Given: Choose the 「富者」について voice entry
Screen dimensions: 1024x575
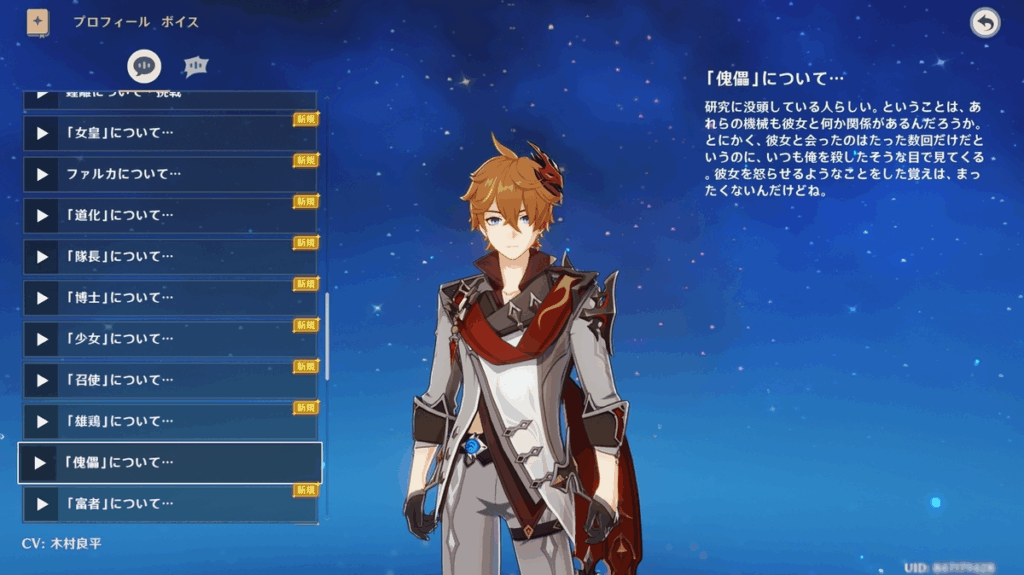Looking at the screenshot, I should coord(170,503).
